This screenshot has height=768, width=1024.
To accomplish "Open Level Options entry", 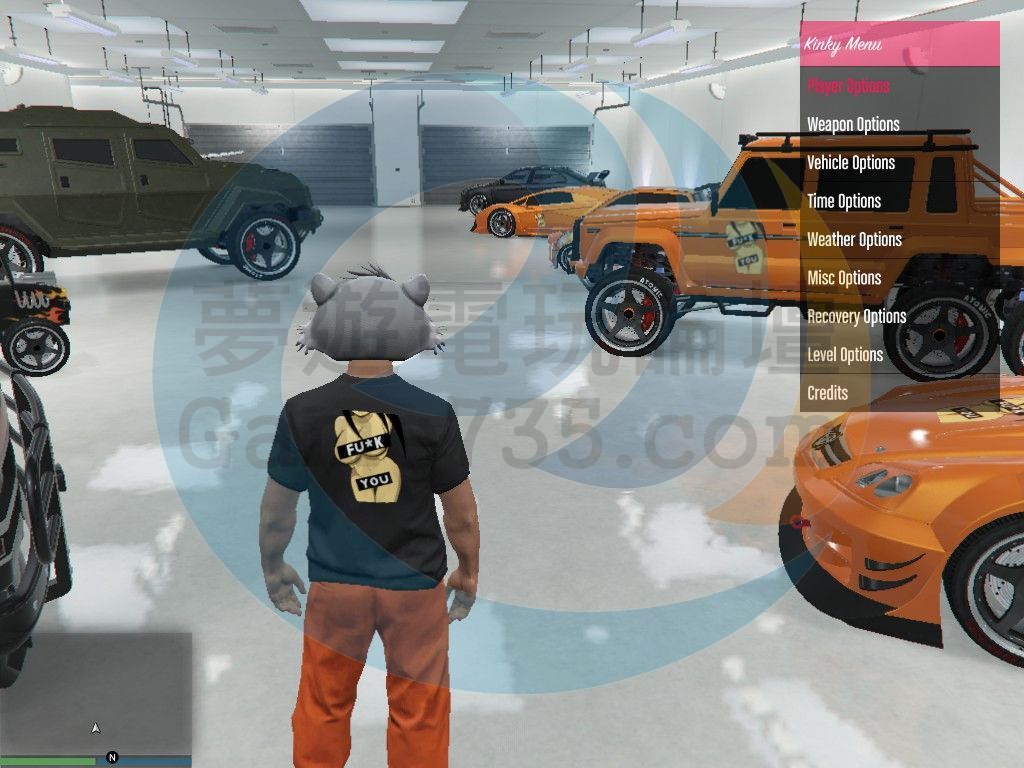I will pyautogui.click(x=845, y=355).
